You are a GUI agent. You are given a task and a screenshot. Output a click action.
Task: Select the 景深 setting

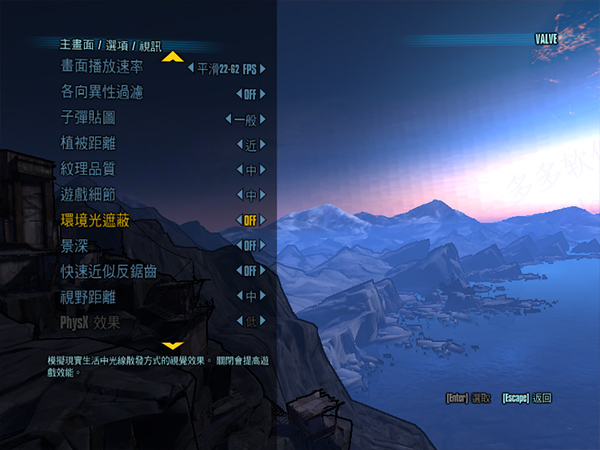(74, 245)
